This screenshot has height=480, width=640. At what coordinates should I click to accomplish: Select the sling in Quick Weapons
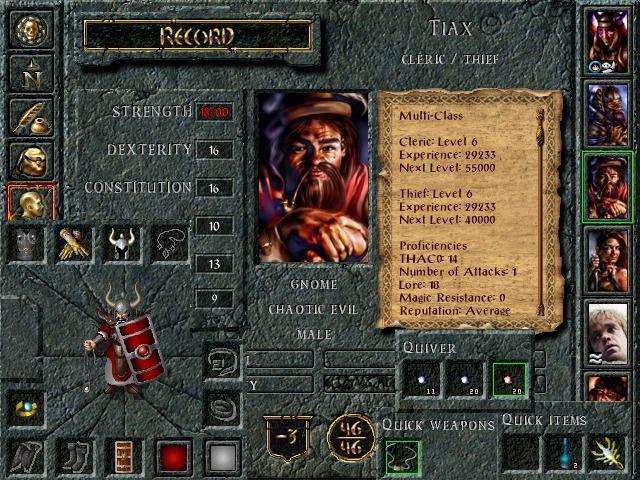coord(403,456)
